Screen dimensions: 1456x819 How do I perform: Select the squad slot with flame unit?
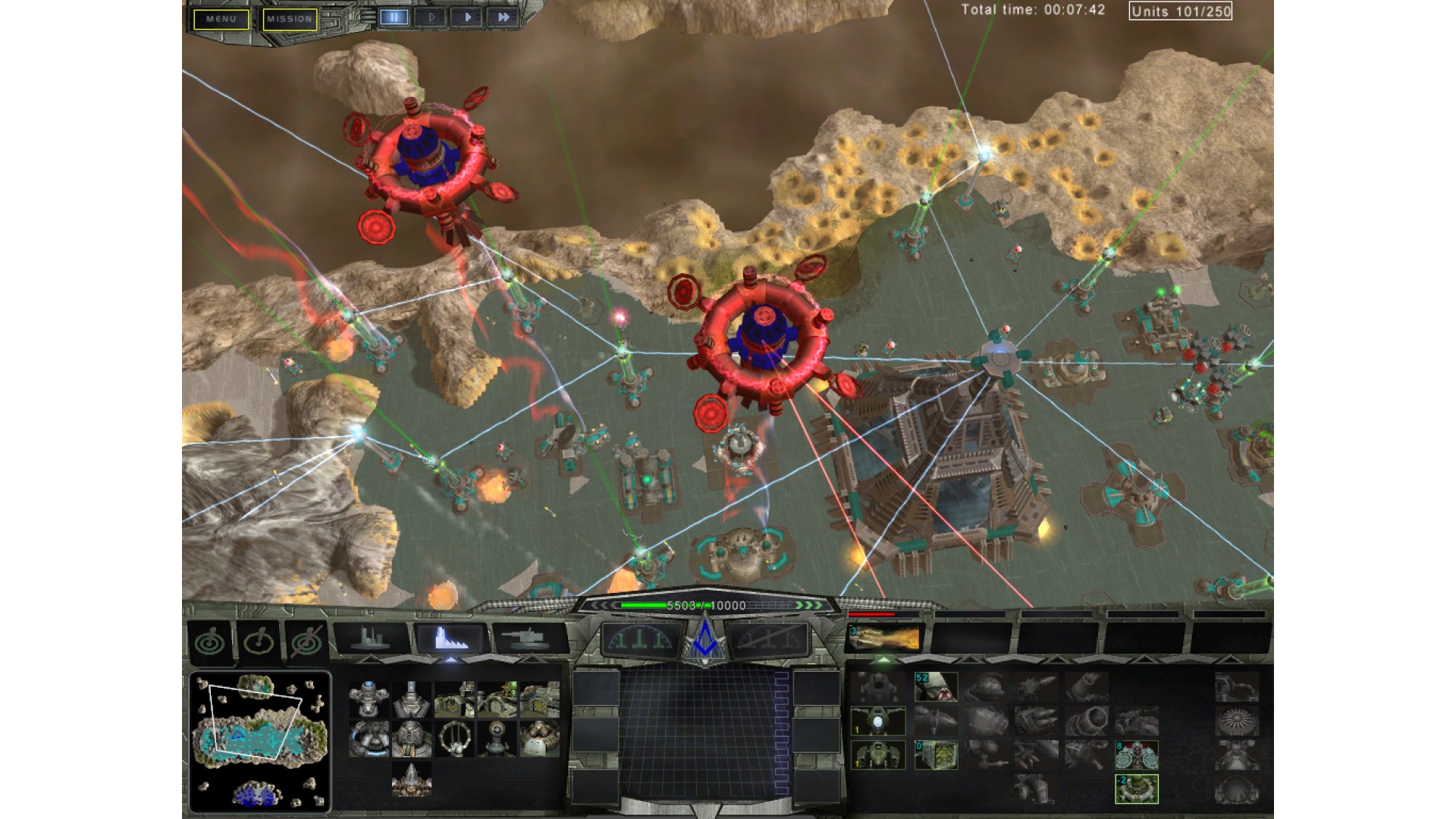click(884, 639)
